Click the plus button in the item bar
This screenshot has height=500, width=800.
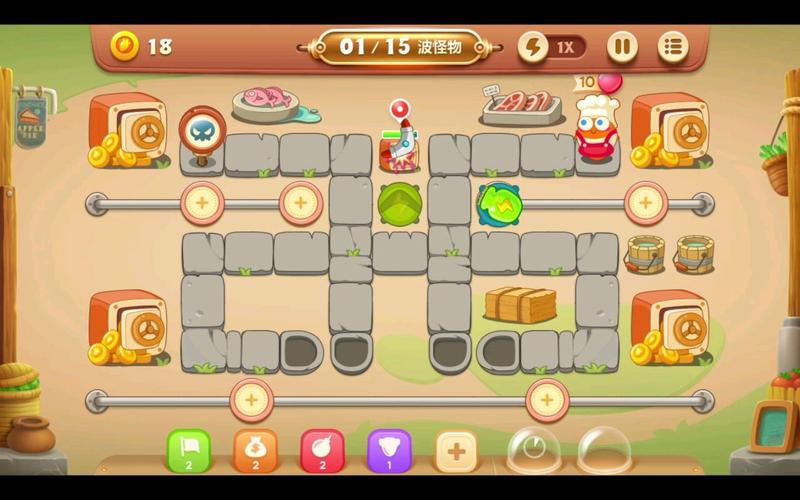456,450
